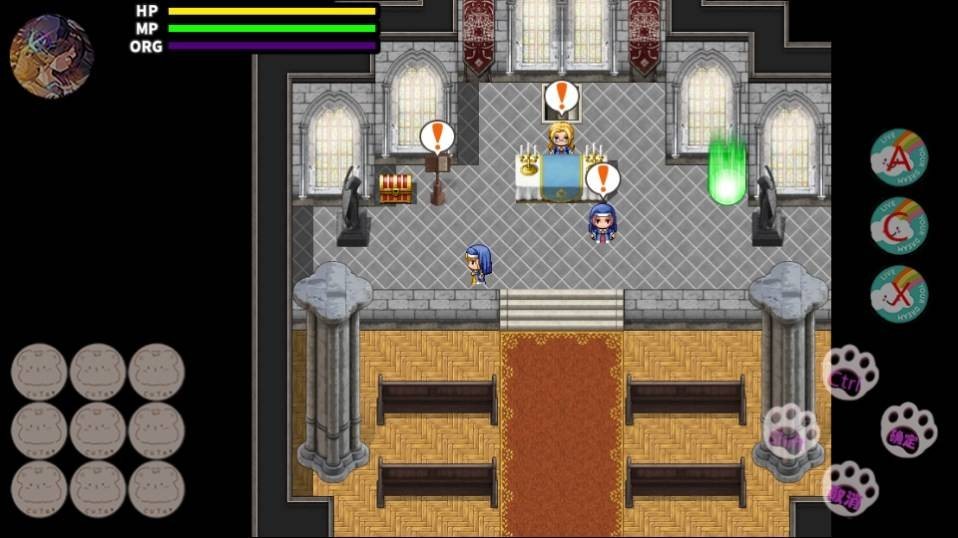Tap the rainbow C button
The width and height of the screenshot is (958, 538).
click(898, 226)
